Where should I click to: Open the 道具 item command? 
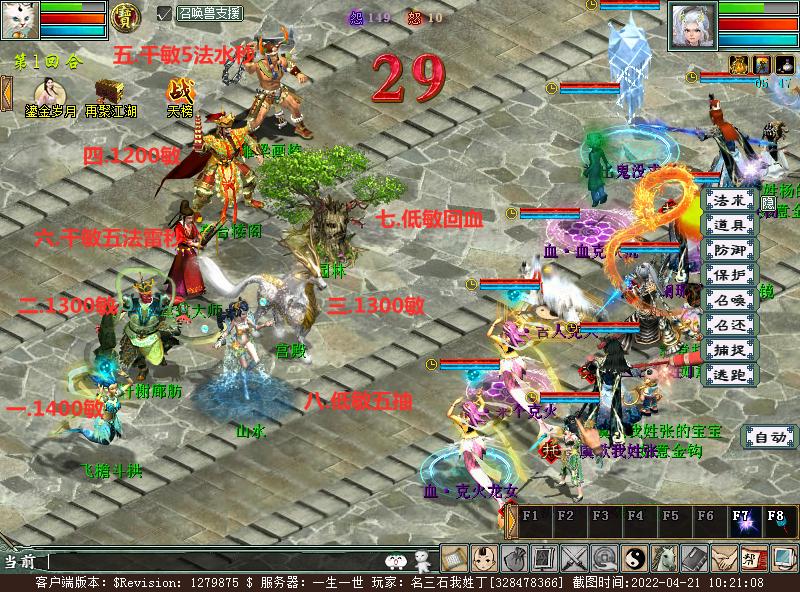[x=730, y=225]
